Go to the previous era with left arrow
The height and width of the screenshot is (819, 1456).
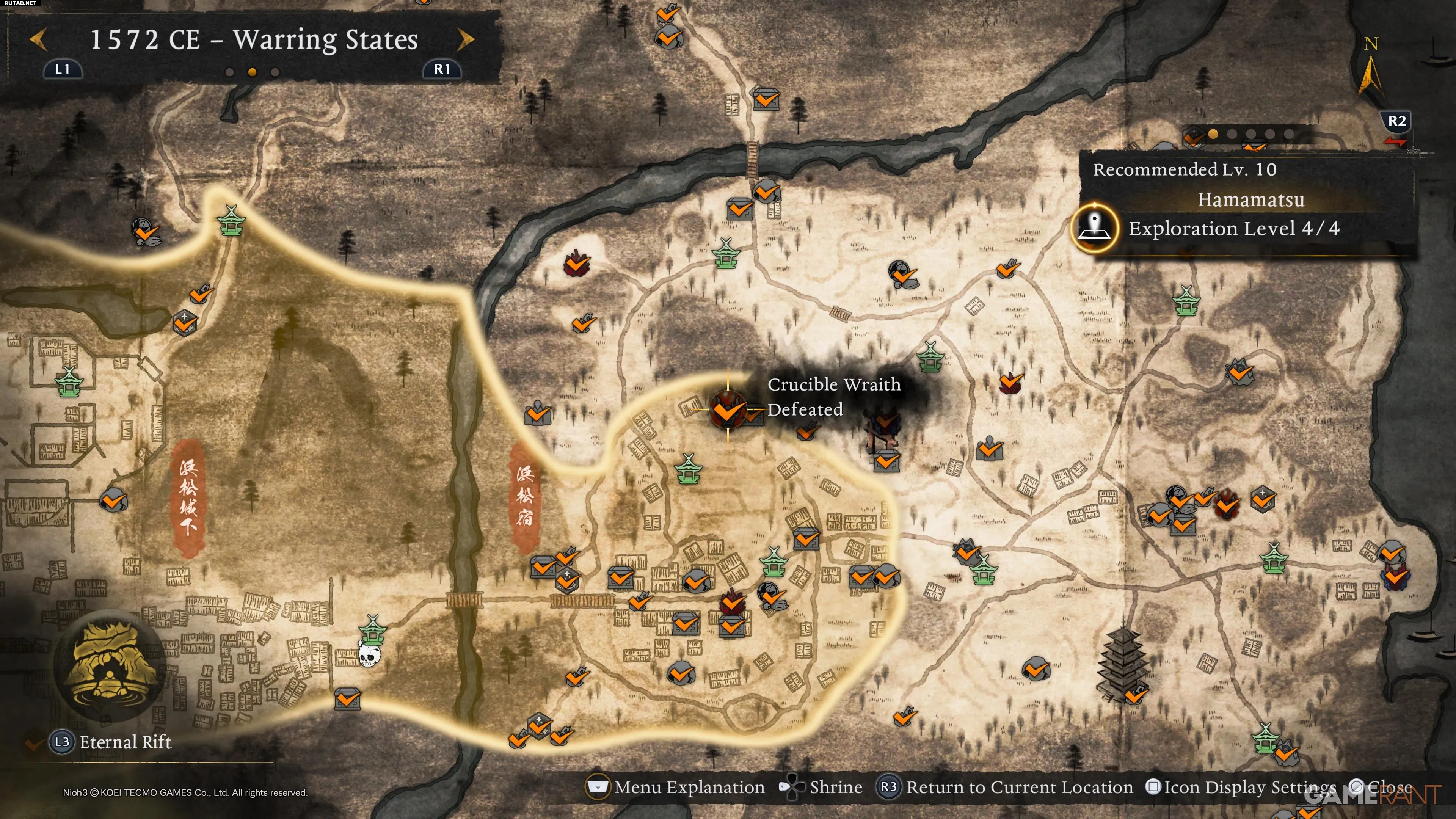(38, 40)
